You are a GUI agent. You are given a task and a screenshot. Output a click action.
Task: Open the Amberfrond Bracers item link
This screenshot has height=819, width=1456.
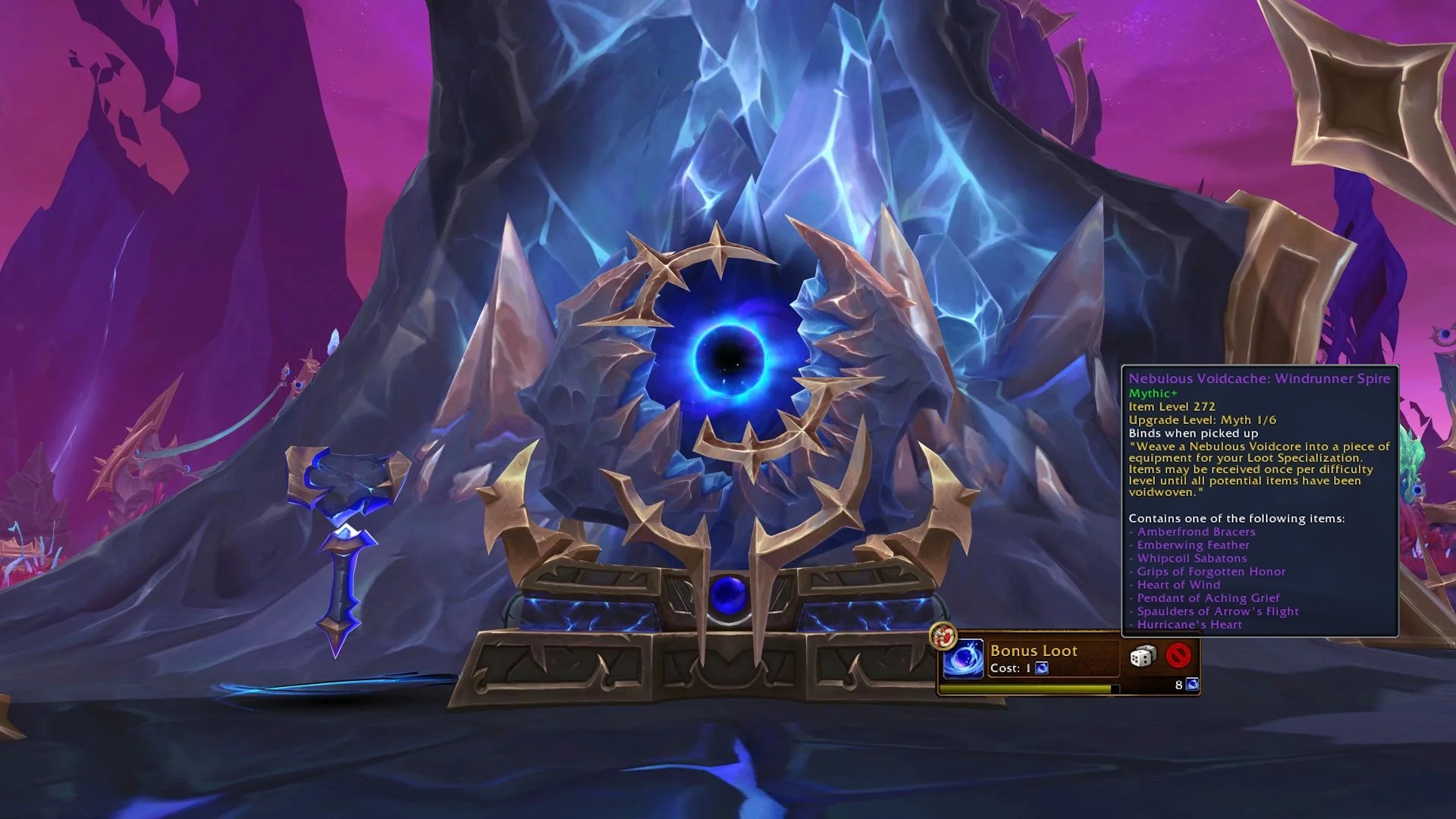click(x=1196, y=532)
